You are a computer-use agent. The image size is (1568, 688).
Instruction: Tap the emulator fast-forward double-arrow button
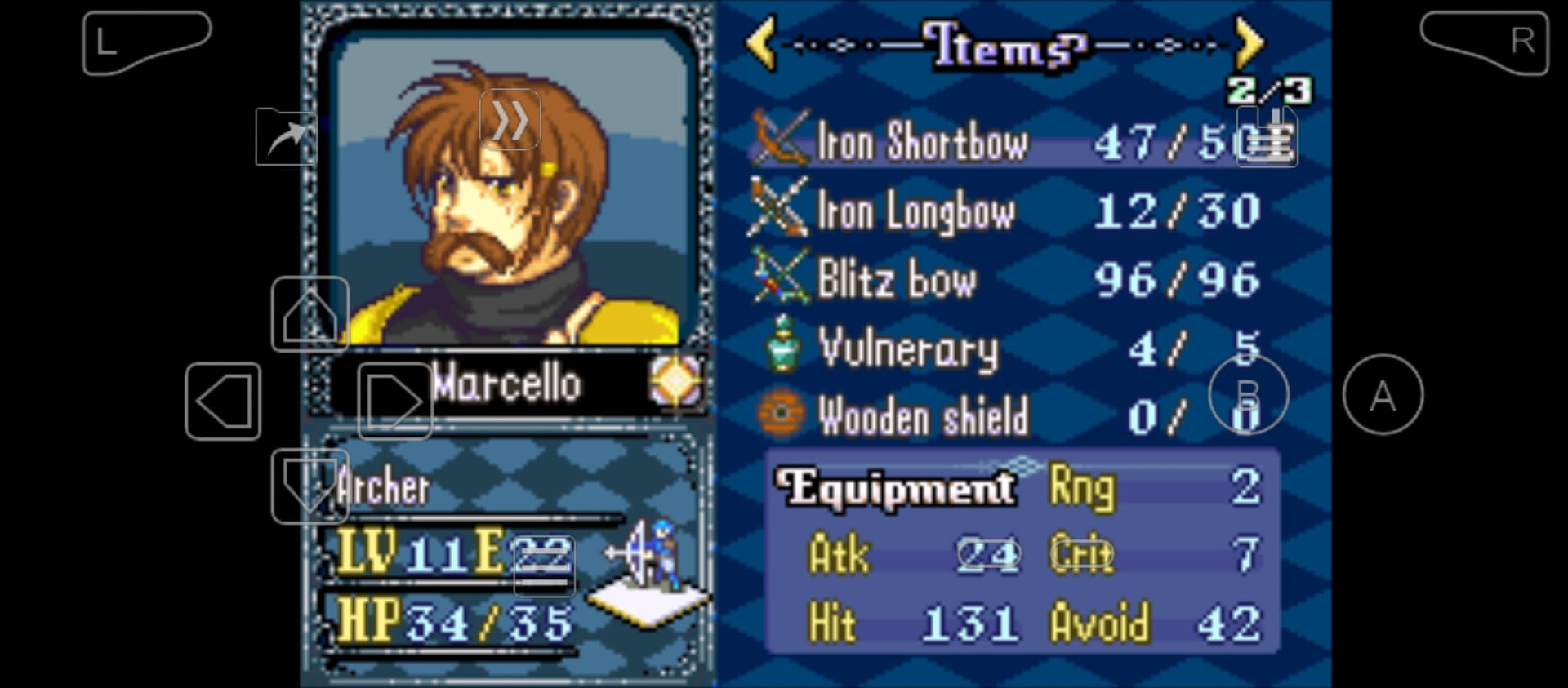coord(510,120)
